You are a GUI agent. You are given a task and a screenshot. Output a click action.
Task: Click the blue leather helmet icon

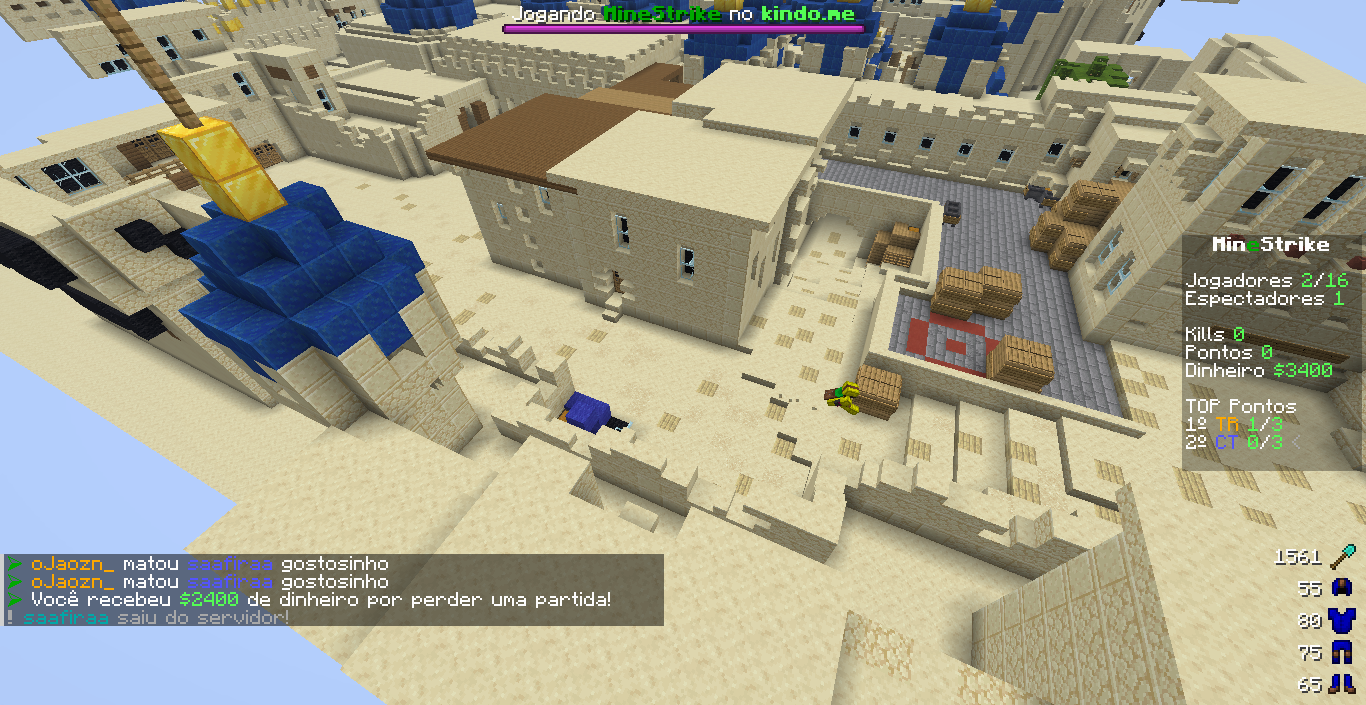click(x=1342, y=589)
